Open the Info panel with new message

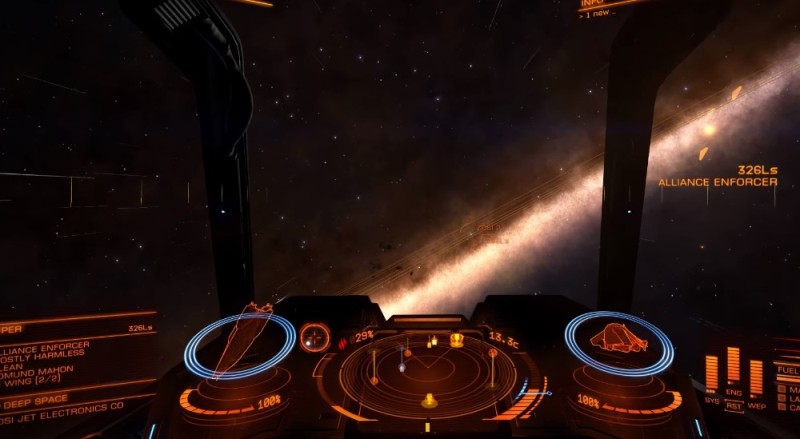coord(600,6)
